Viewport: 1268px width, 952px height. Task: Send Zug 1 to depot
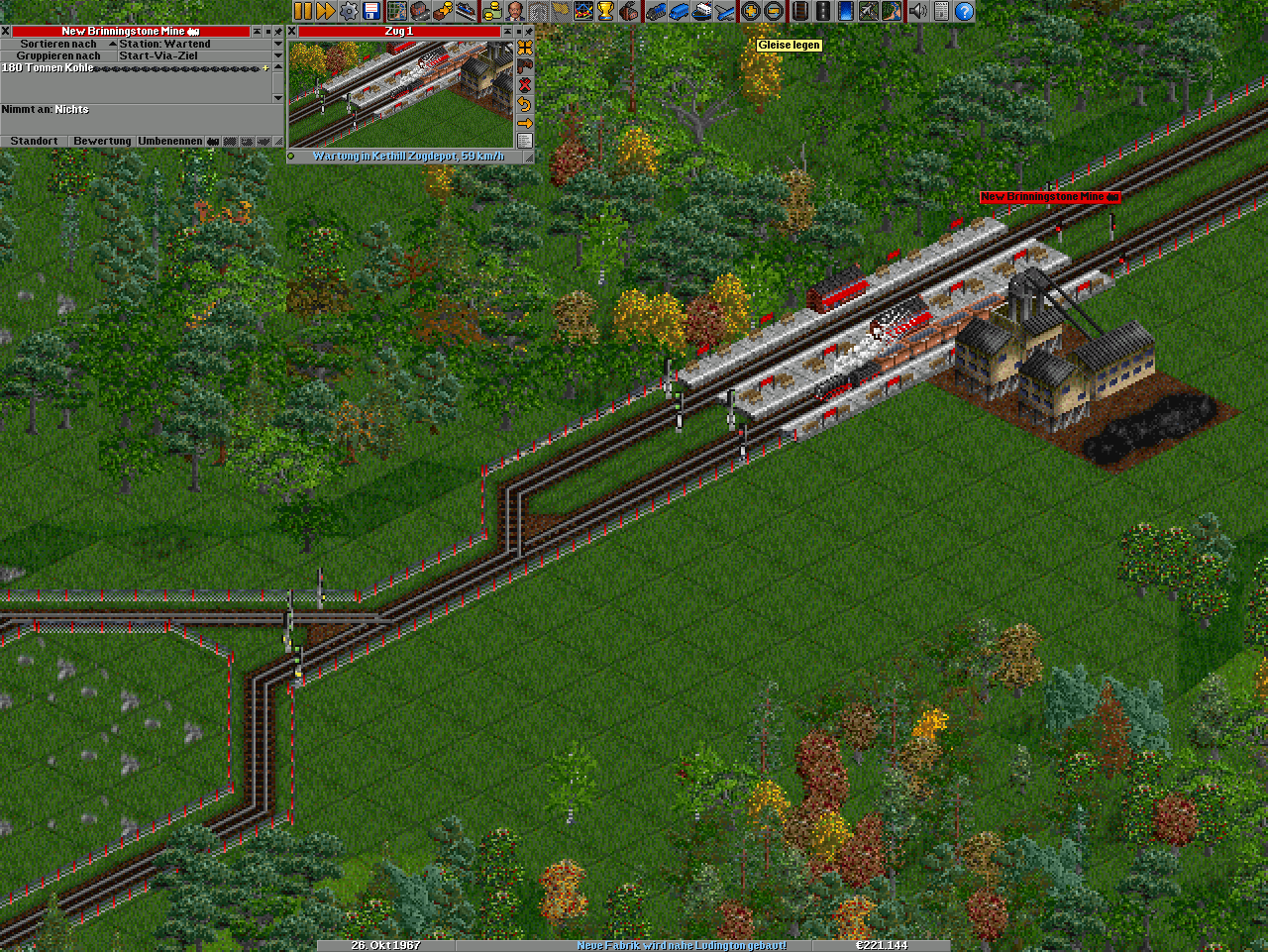coord(525,66)
